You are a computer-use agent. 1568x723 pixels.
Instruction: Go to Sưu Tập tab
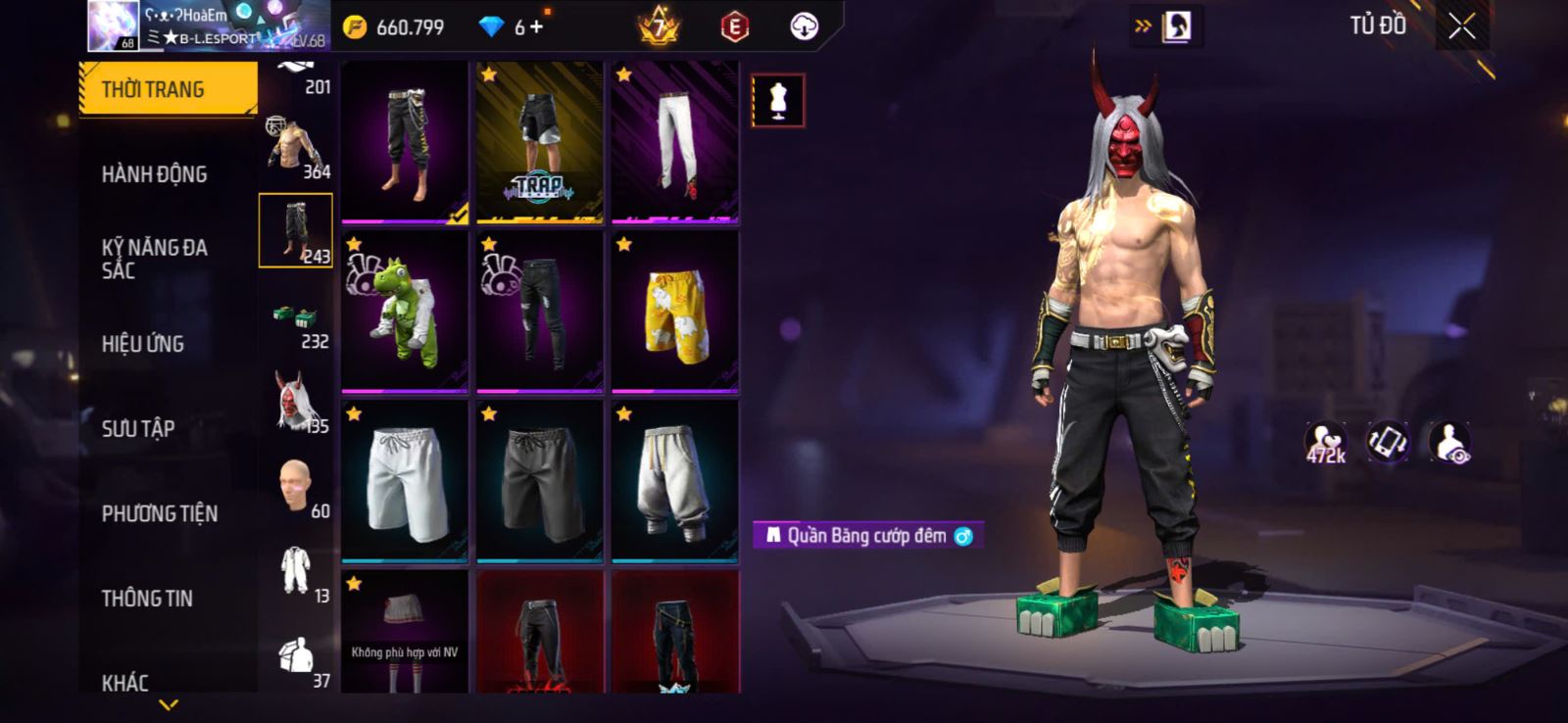click(138, 428)
